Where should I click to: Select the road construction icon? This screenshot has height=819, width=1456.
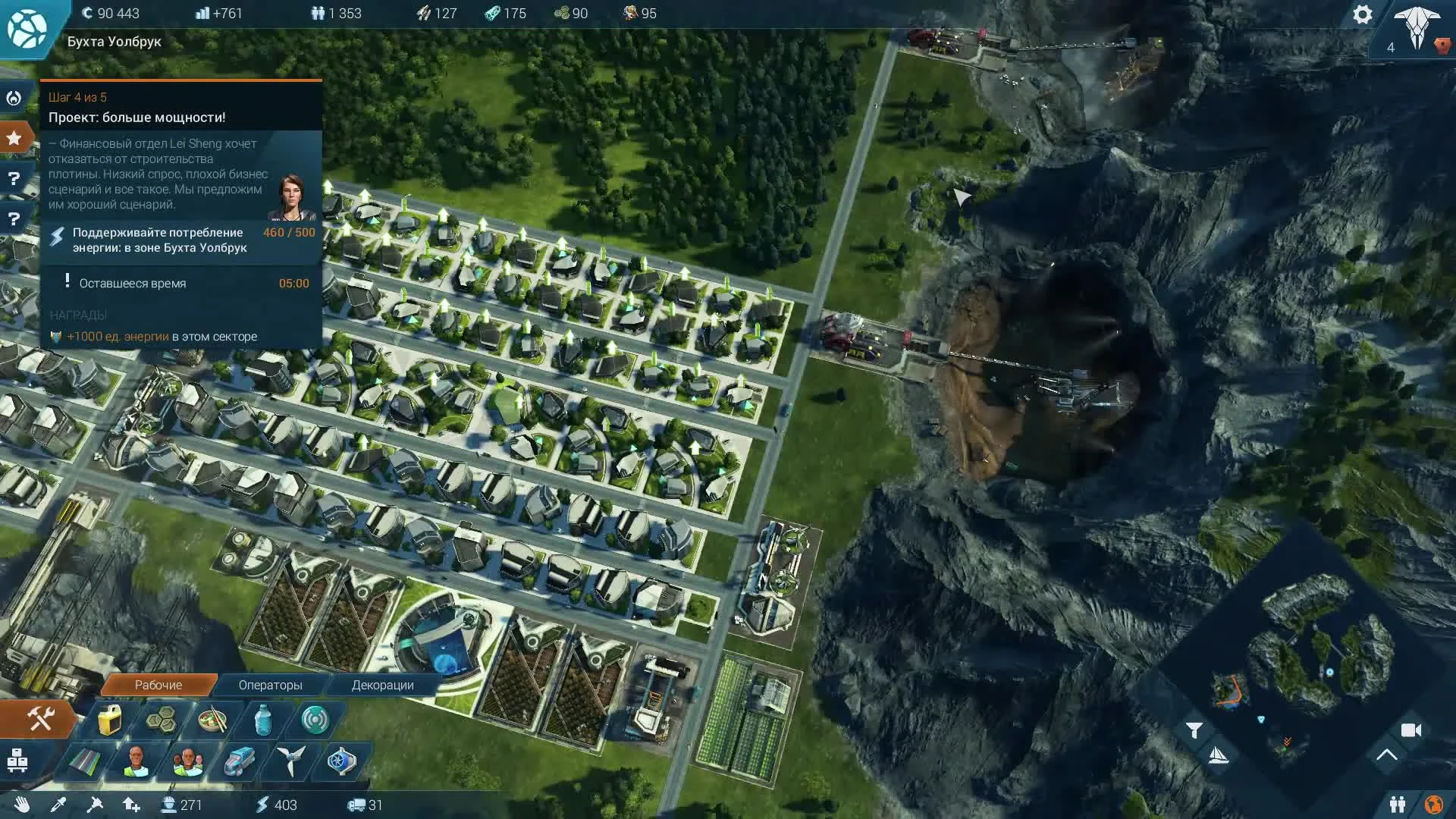coord(85,763)
